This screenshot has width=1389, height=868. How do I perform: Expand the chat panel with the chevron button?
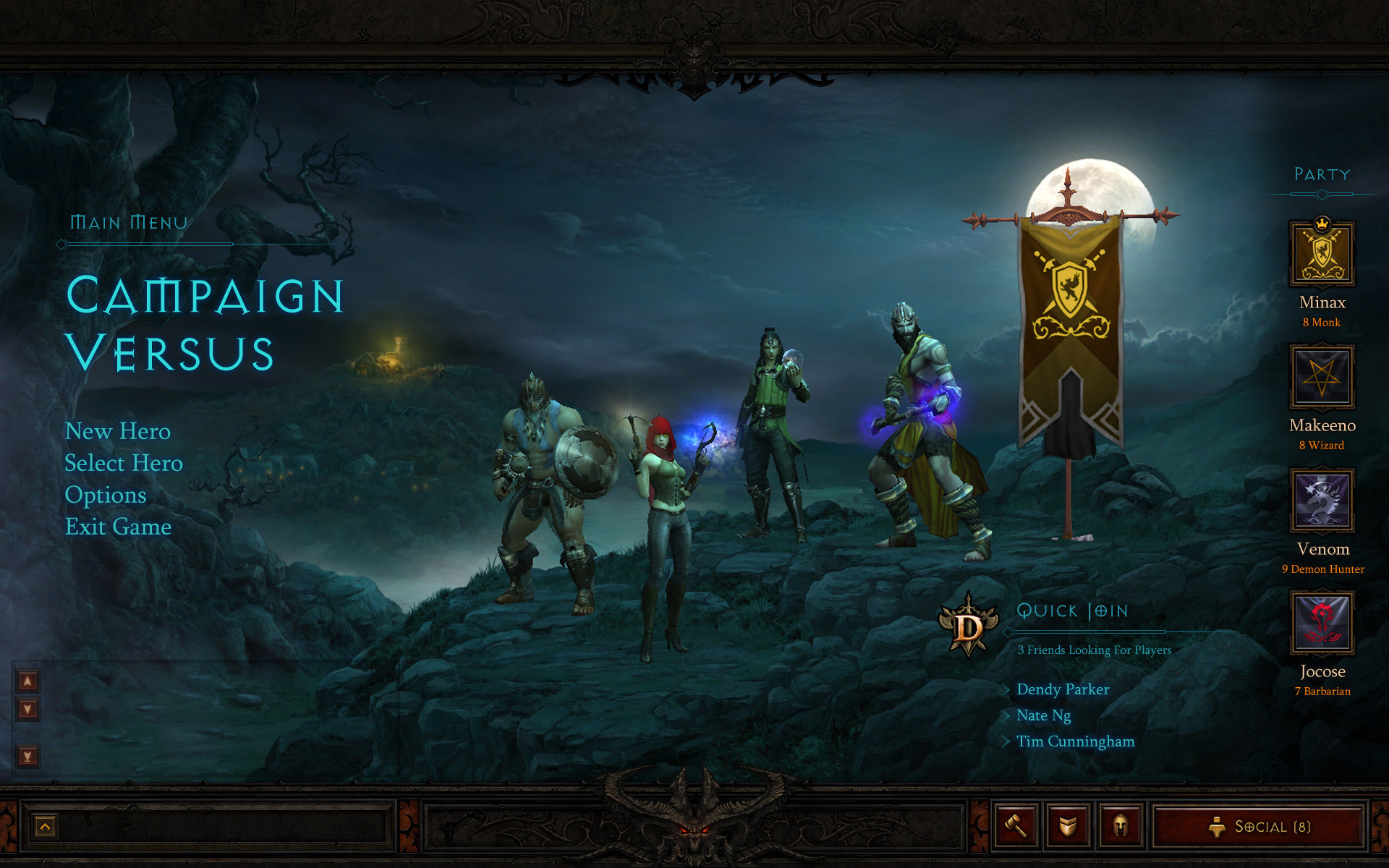pyautogui.click(x=45, y=825)
